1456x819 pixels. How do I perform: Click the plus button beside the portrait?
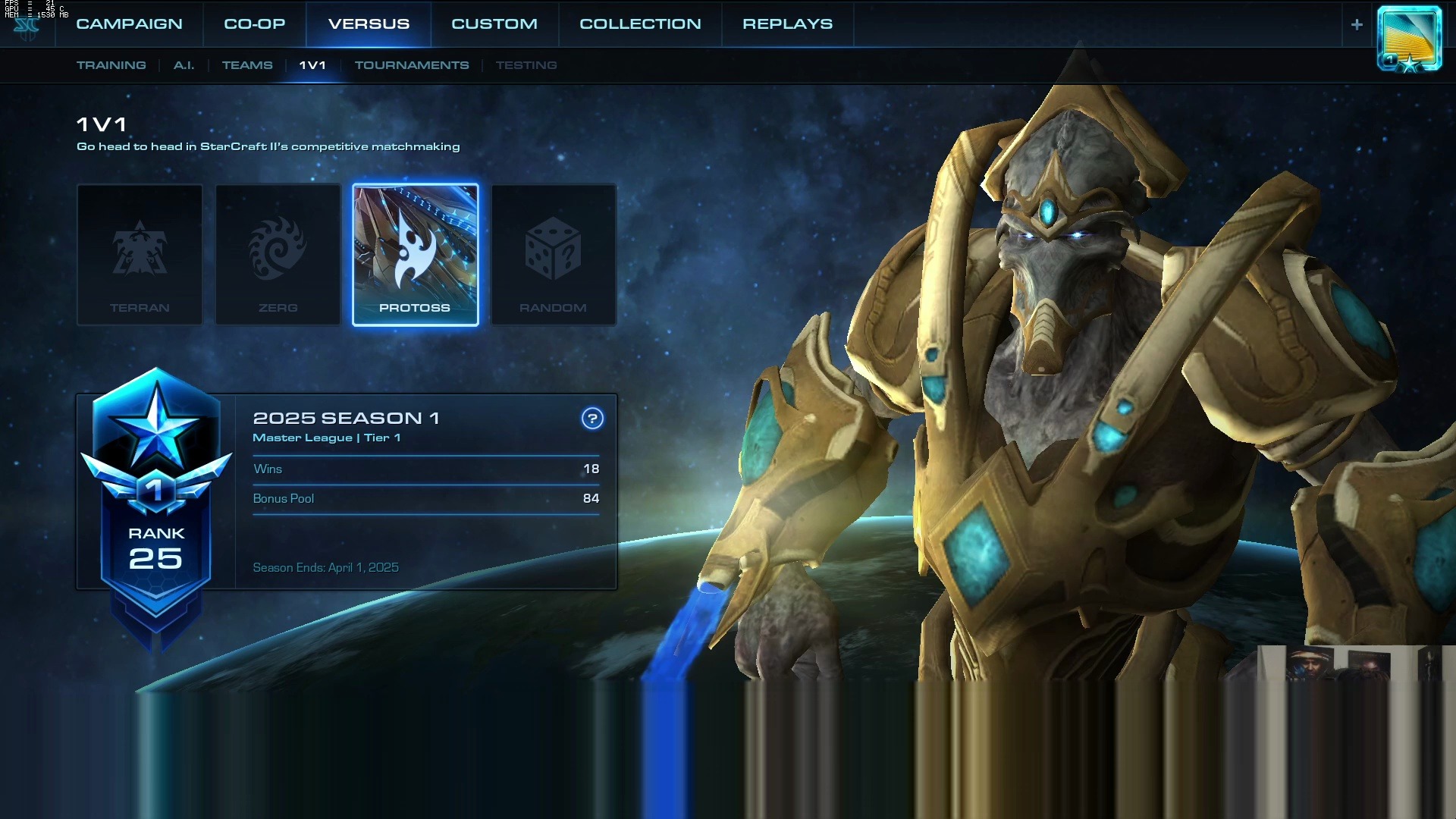tap(1357, 24)
